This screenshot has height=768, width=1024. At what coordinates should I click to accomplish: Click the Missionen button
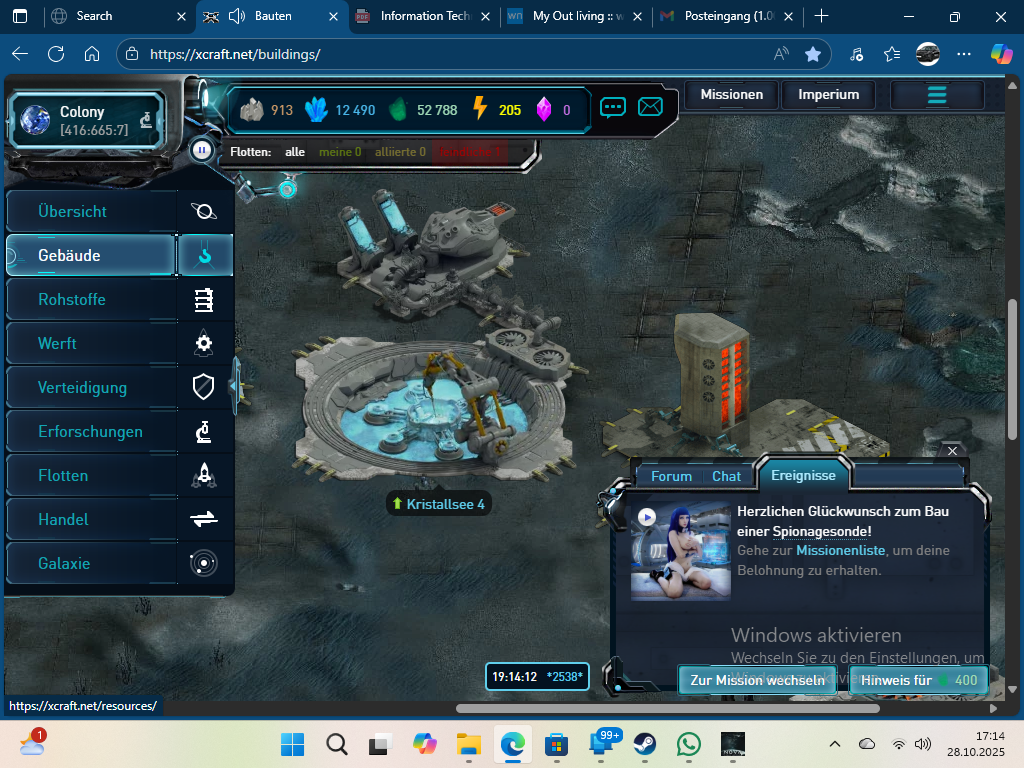pos(731,95)
